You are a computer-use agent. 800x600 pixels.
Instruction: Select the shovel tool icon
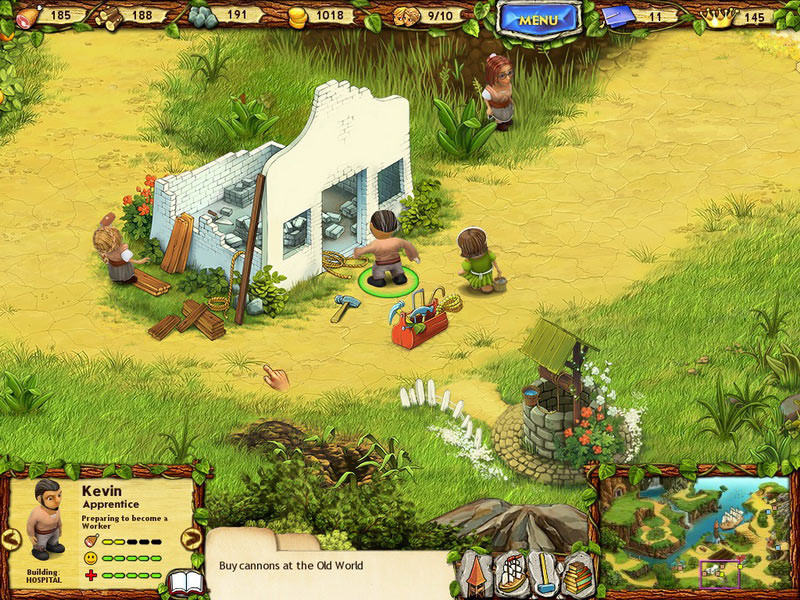point(543,574)
